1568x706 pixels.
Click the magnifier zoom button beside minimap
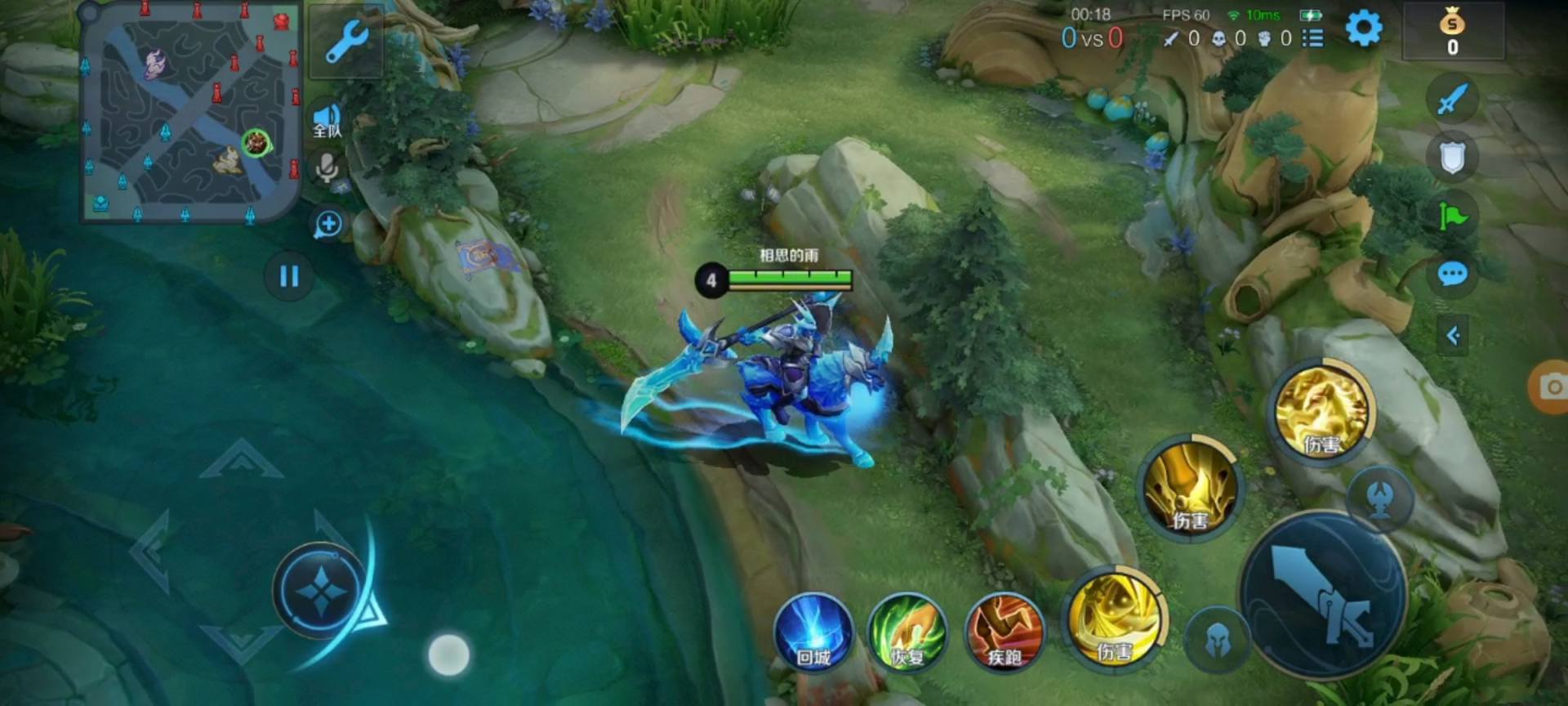(x=328, y=224)
